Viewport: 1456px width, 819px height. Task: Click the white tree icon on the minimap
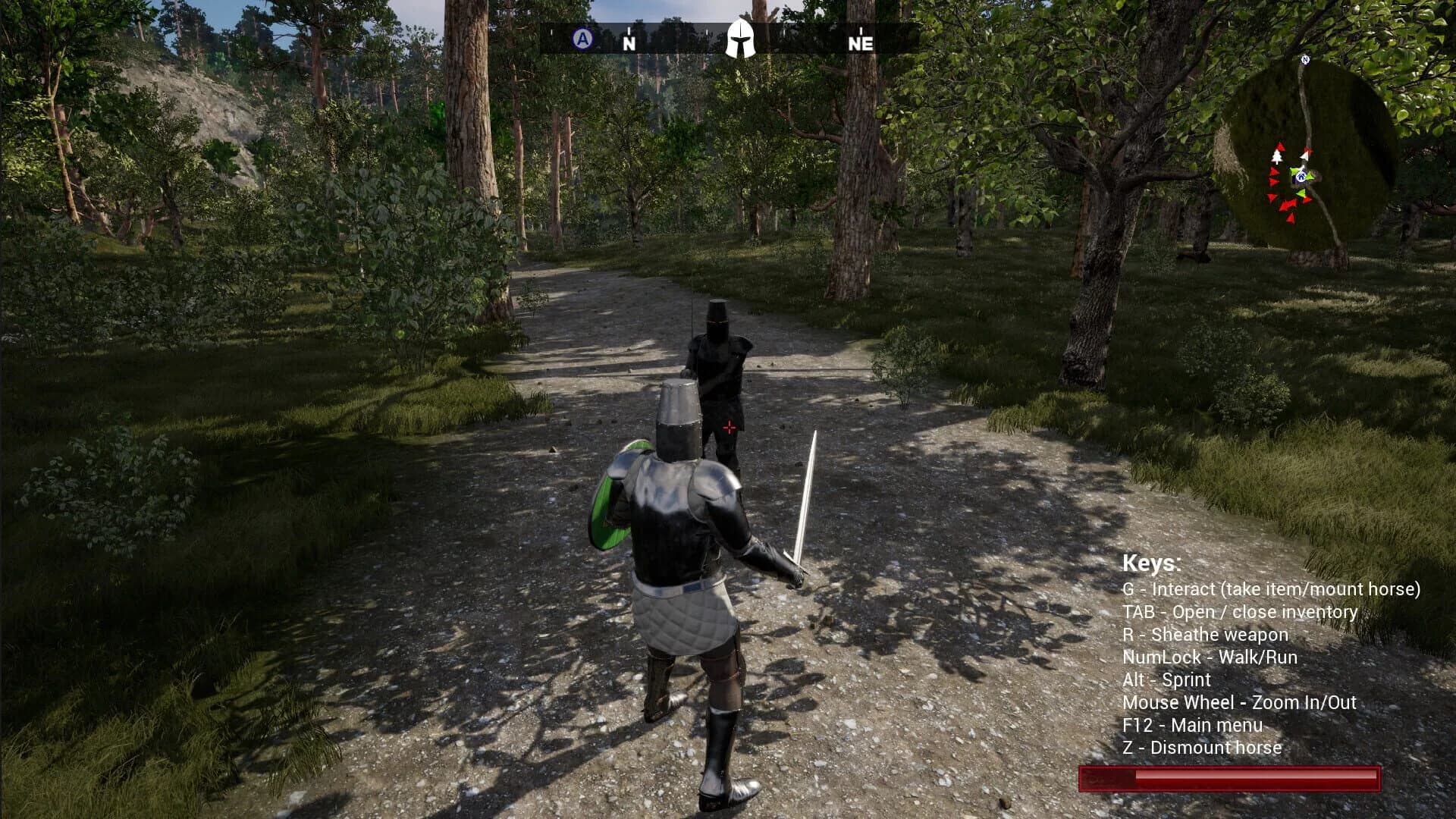(1276, 157)
